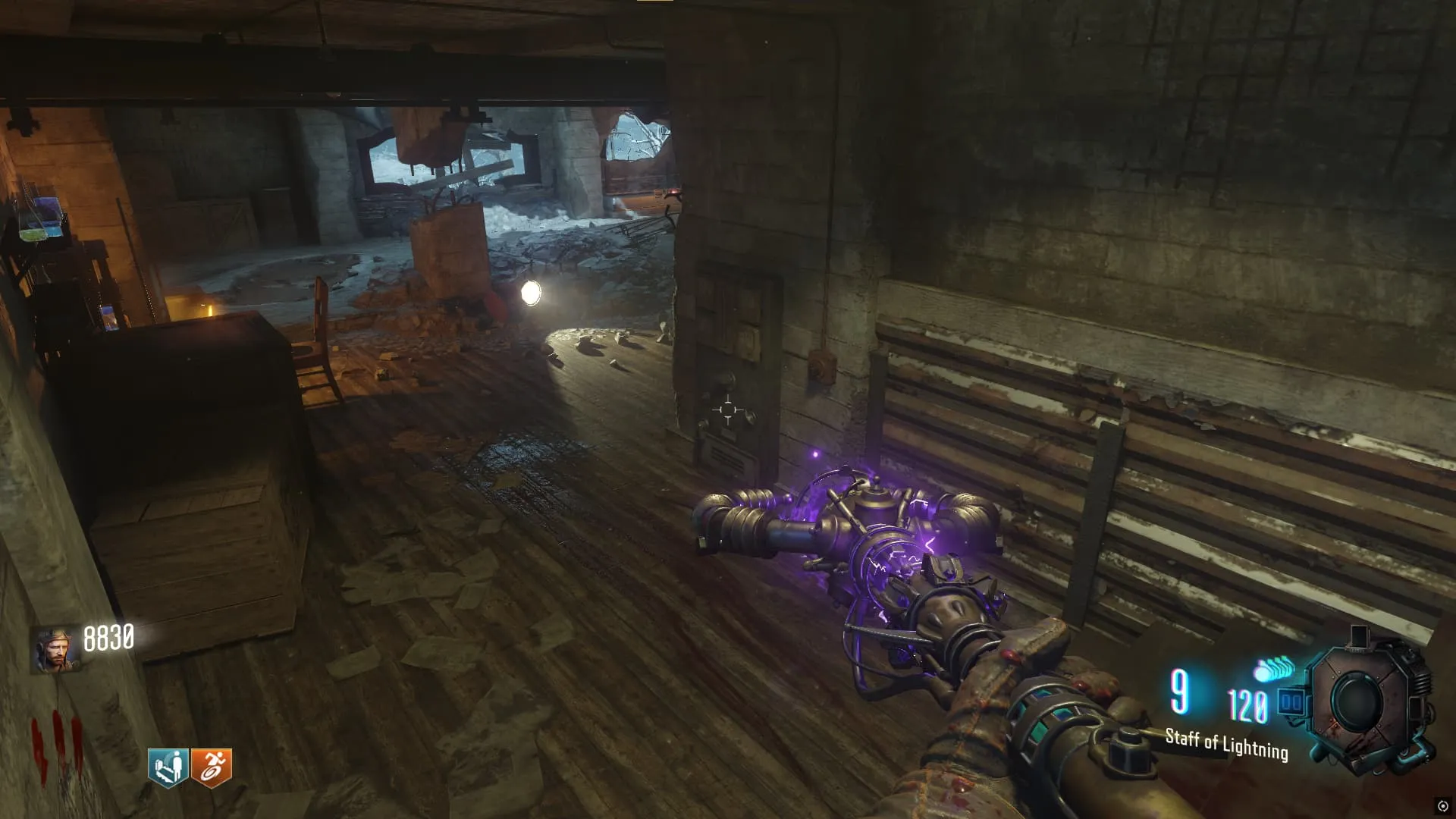Screen dimensions: 1456x819
Task: Select the blue Quick Revive perk icon
Action: [x=168, y=767]
